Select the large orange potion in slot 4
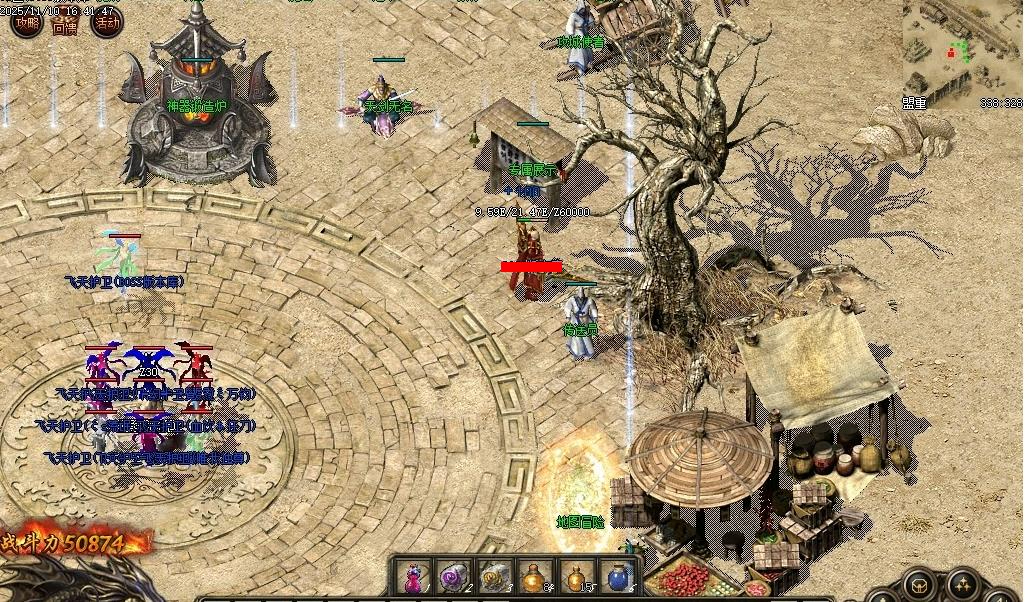This screenshot has width=1029, height=602. 535,577
